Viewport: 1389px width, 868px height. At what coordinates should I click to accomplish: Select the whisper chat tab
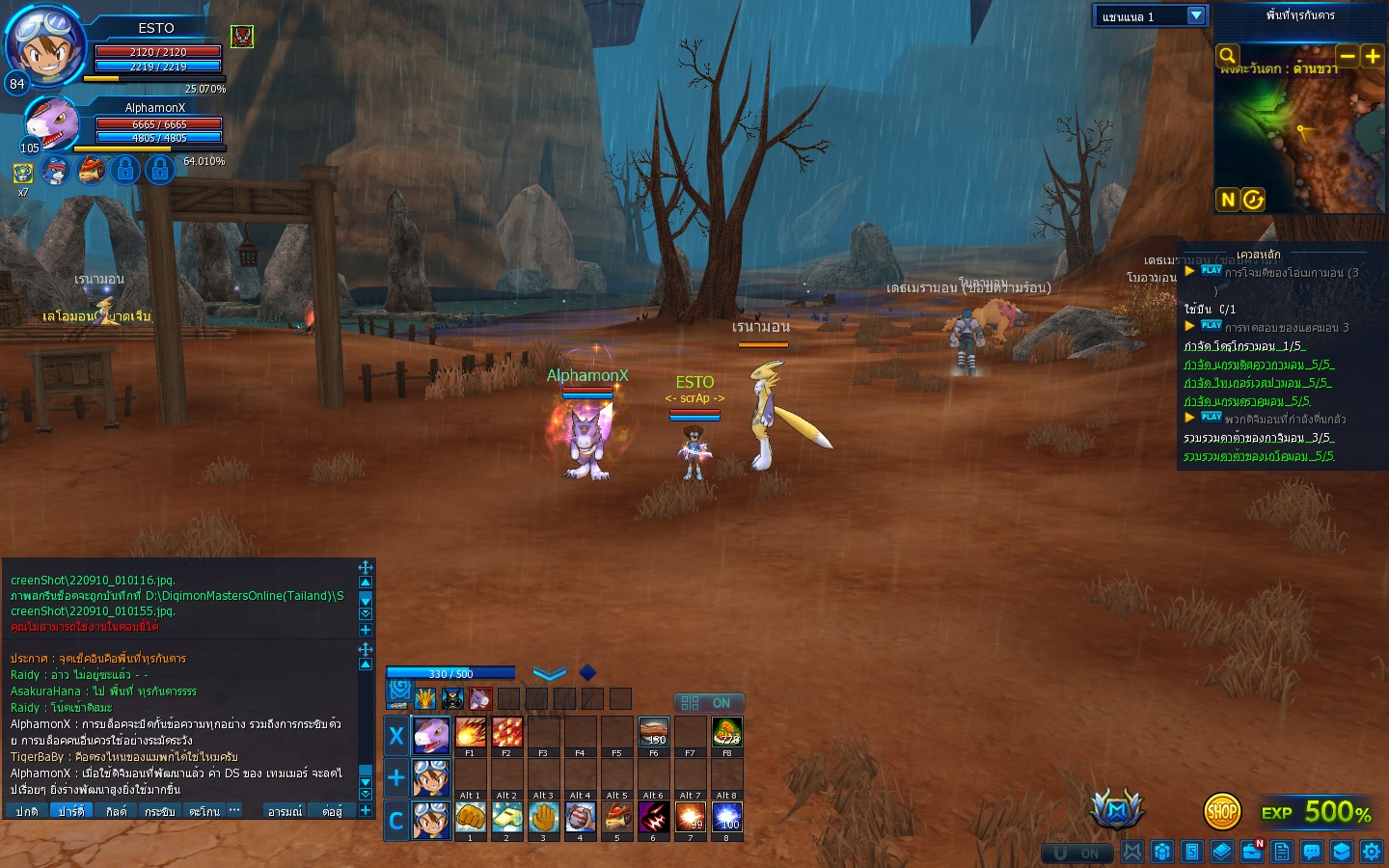tap(159, 811)
